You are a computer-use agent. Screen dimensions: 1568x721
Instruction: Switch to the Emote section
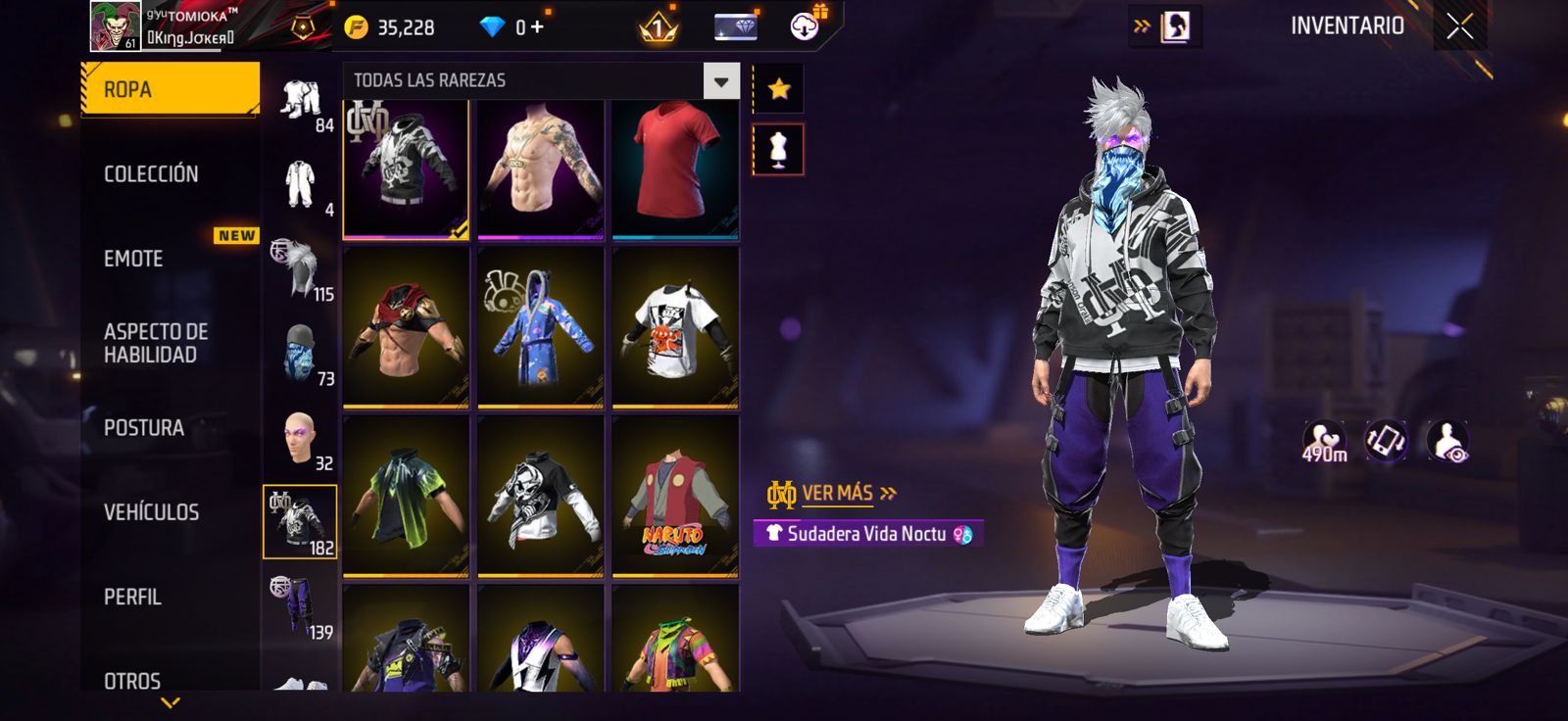coord(133,259)
